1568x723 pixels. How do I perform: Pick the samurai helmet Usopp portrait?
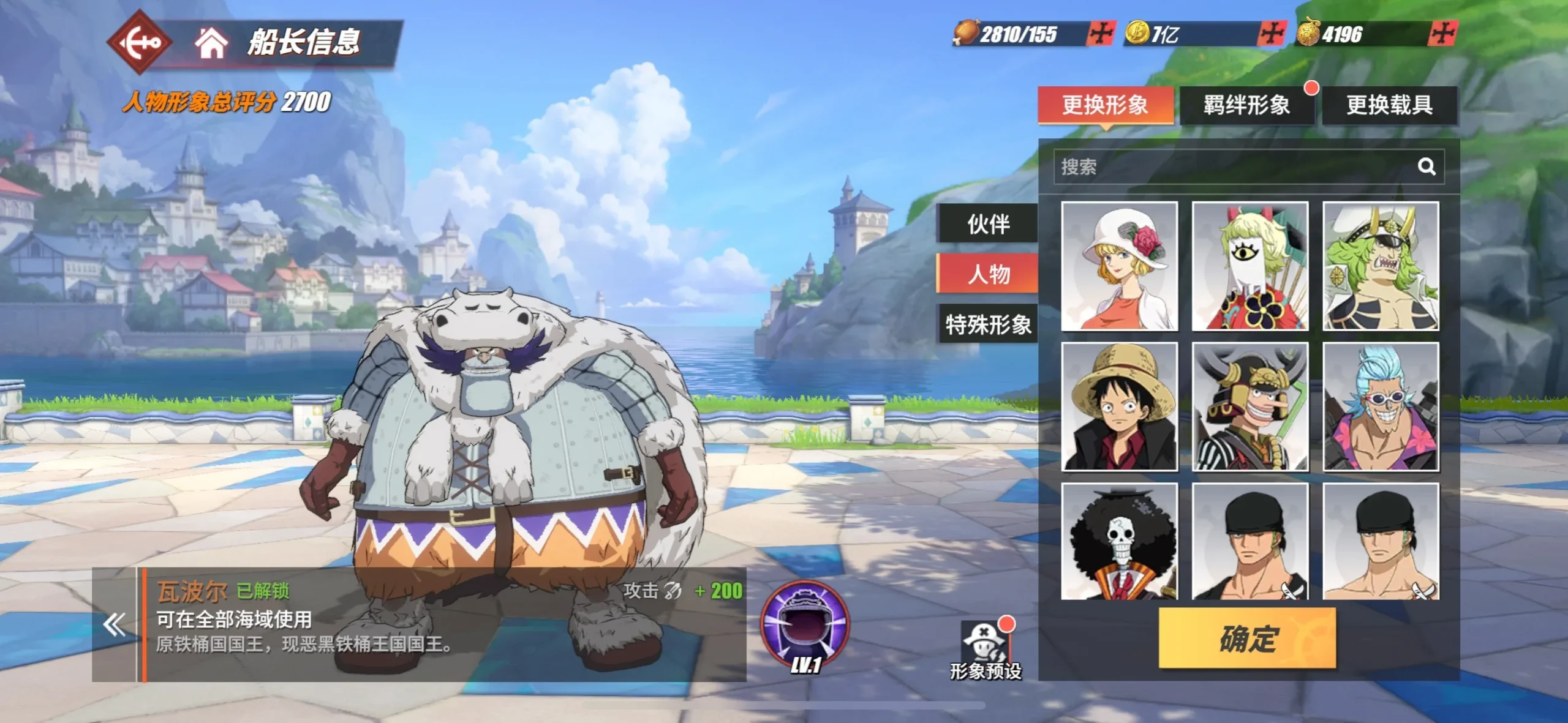pos(1249,407)
